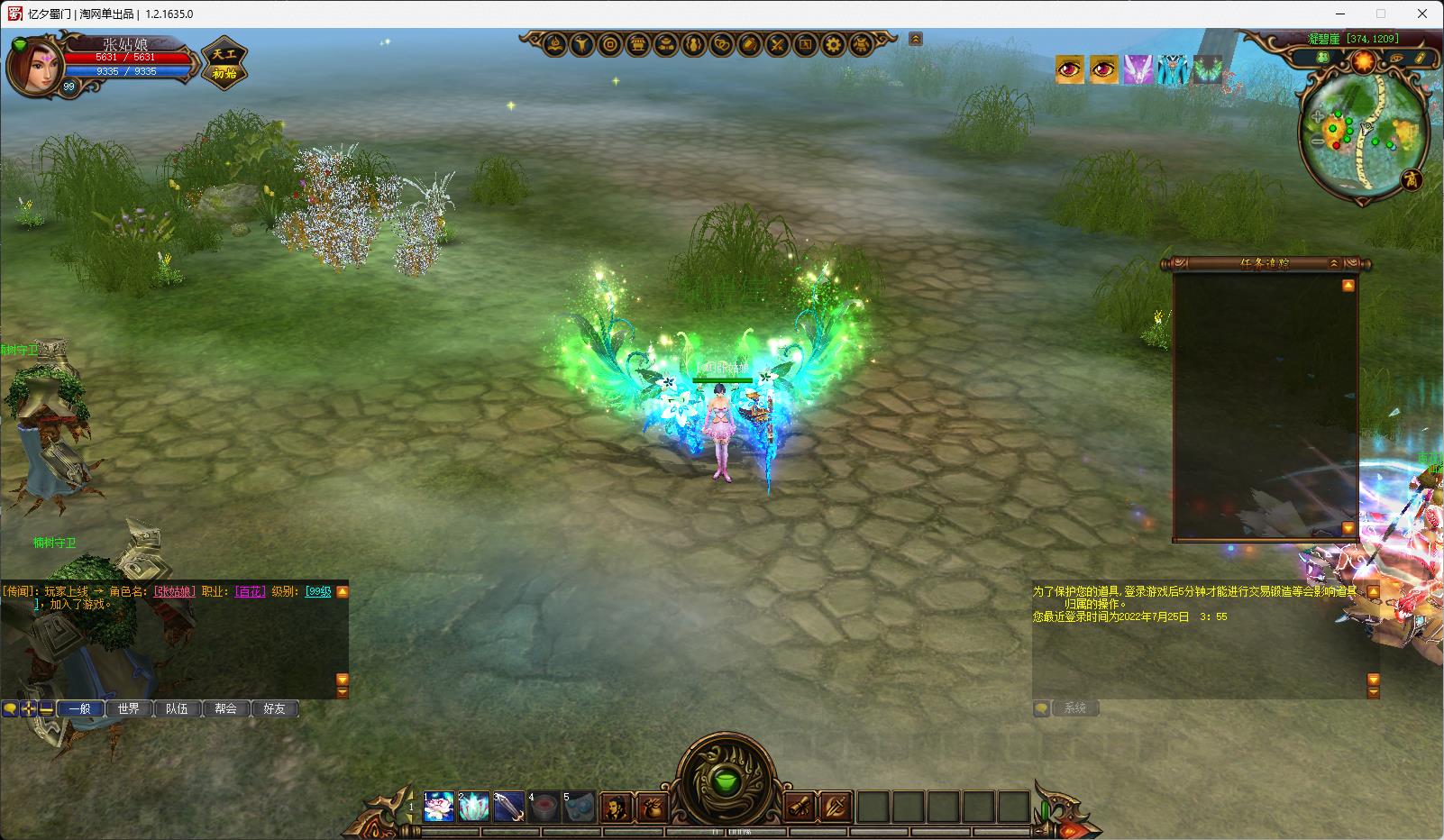Screen dimensions: 1444x840
Task: Click the green wings buff icon
Action: (1207, 69)
